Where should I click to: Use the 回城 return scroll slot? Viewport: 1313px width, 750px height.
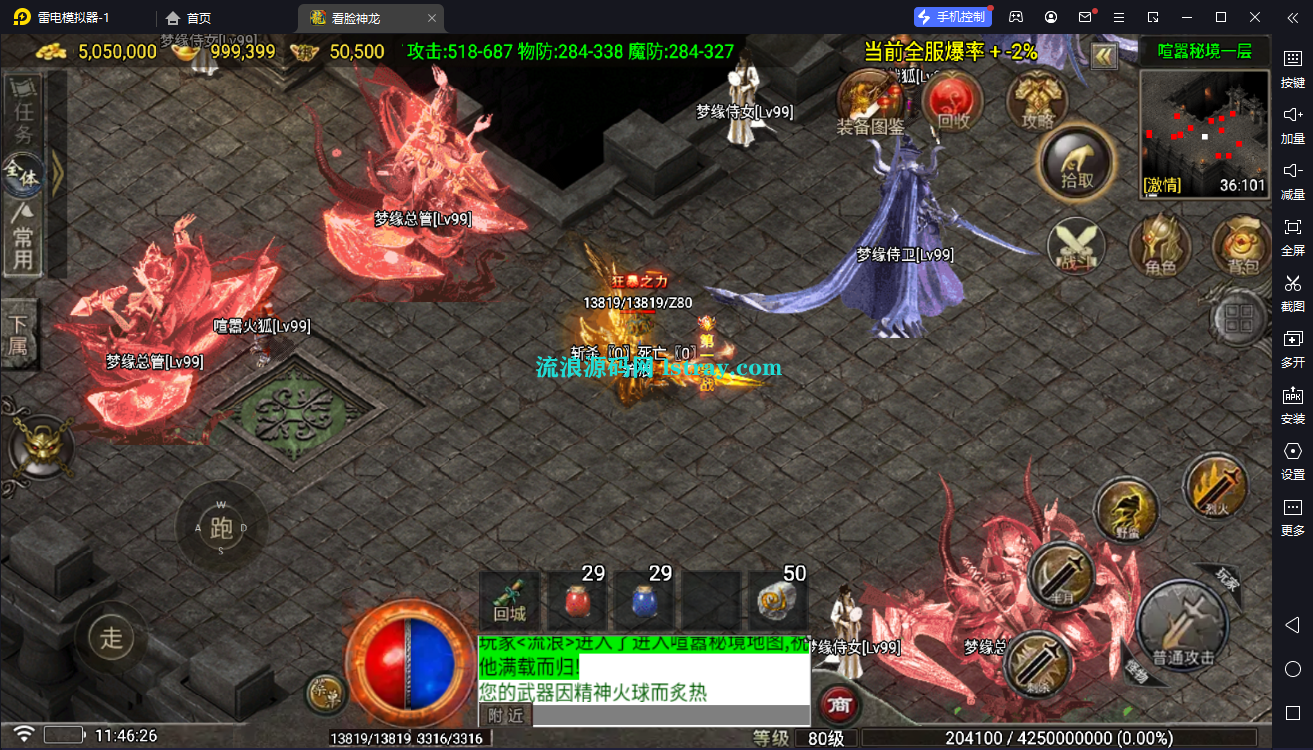click(509, 601)
